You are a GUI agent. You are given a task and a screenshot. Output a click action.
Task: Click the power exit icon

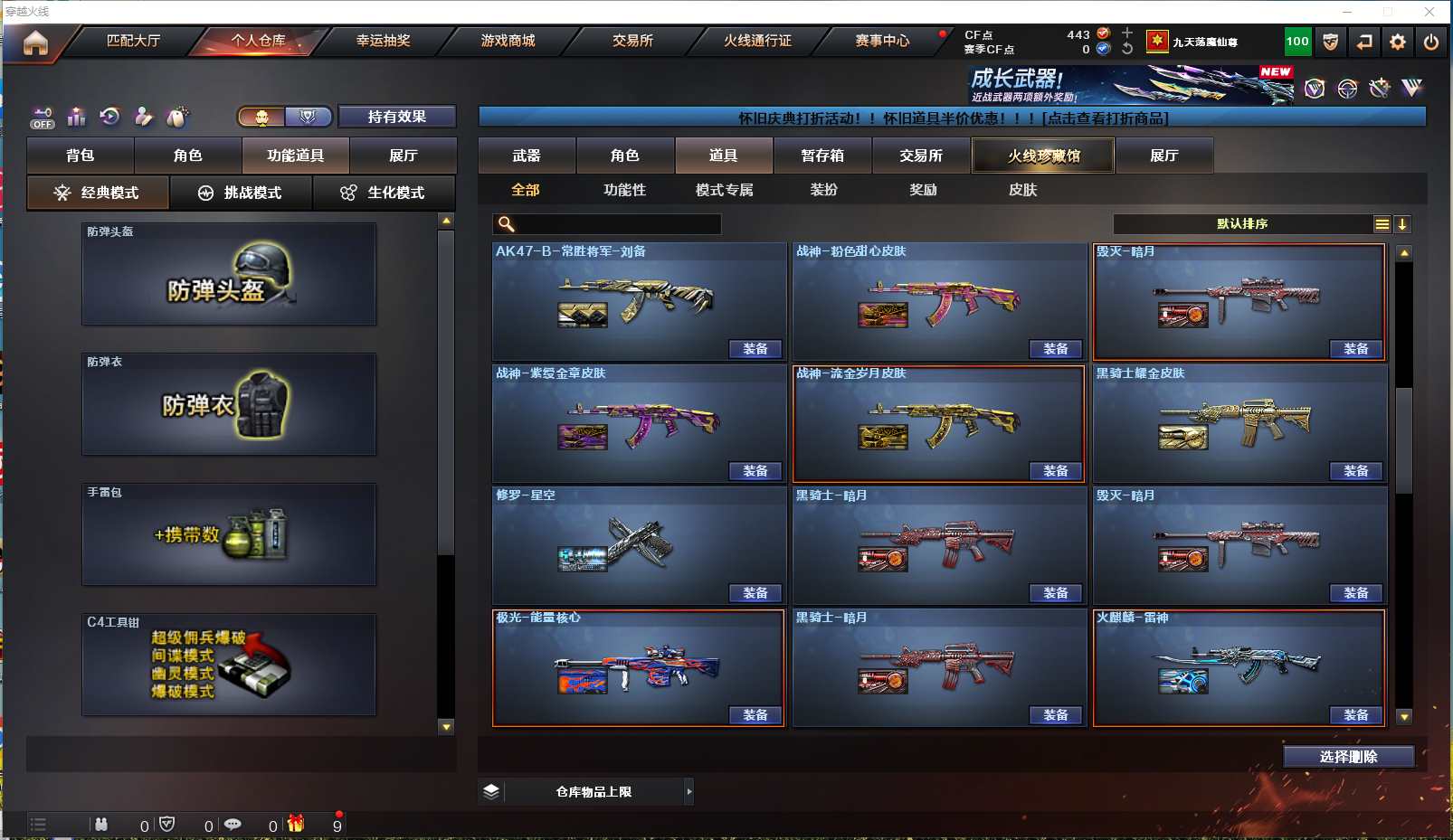[x=1430, y=42]
